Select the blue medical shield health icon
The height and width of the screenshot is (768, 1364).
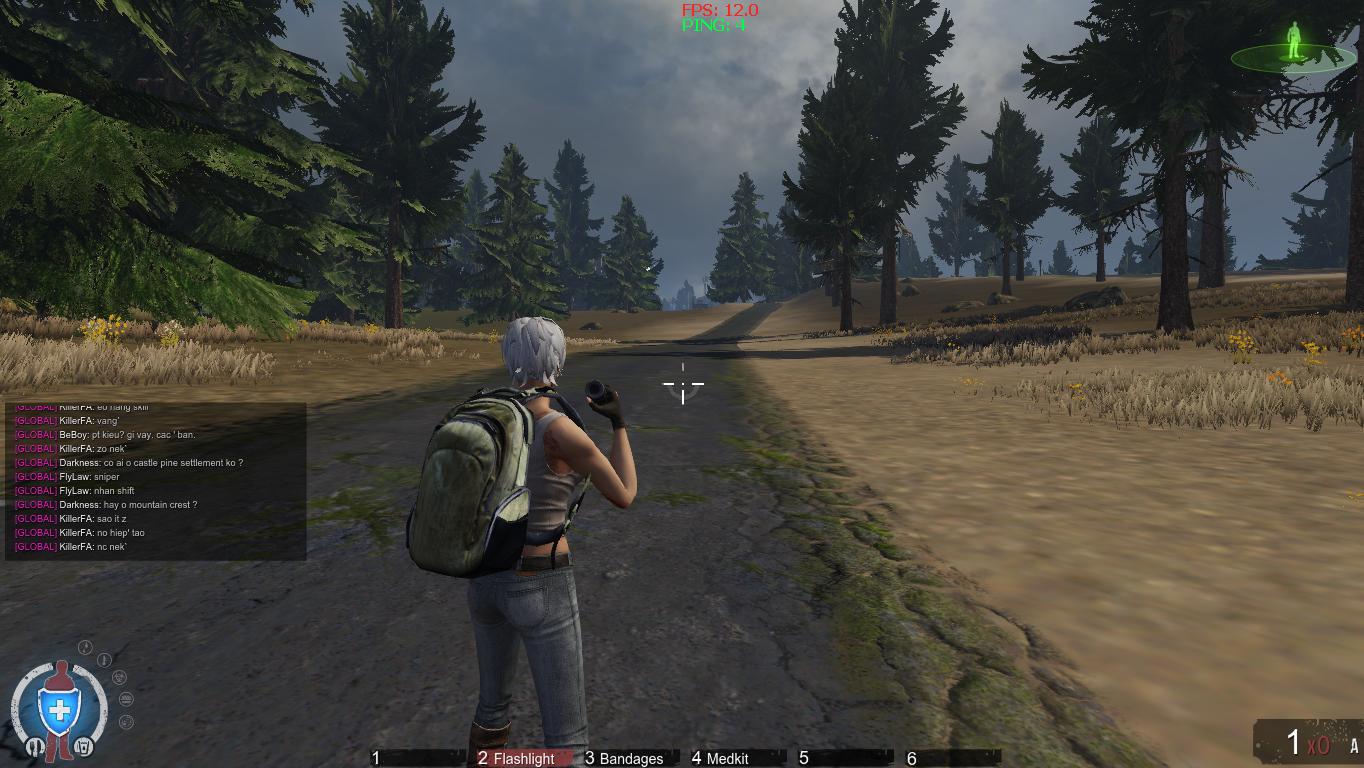pyautogui.click(x=59, y=707)
